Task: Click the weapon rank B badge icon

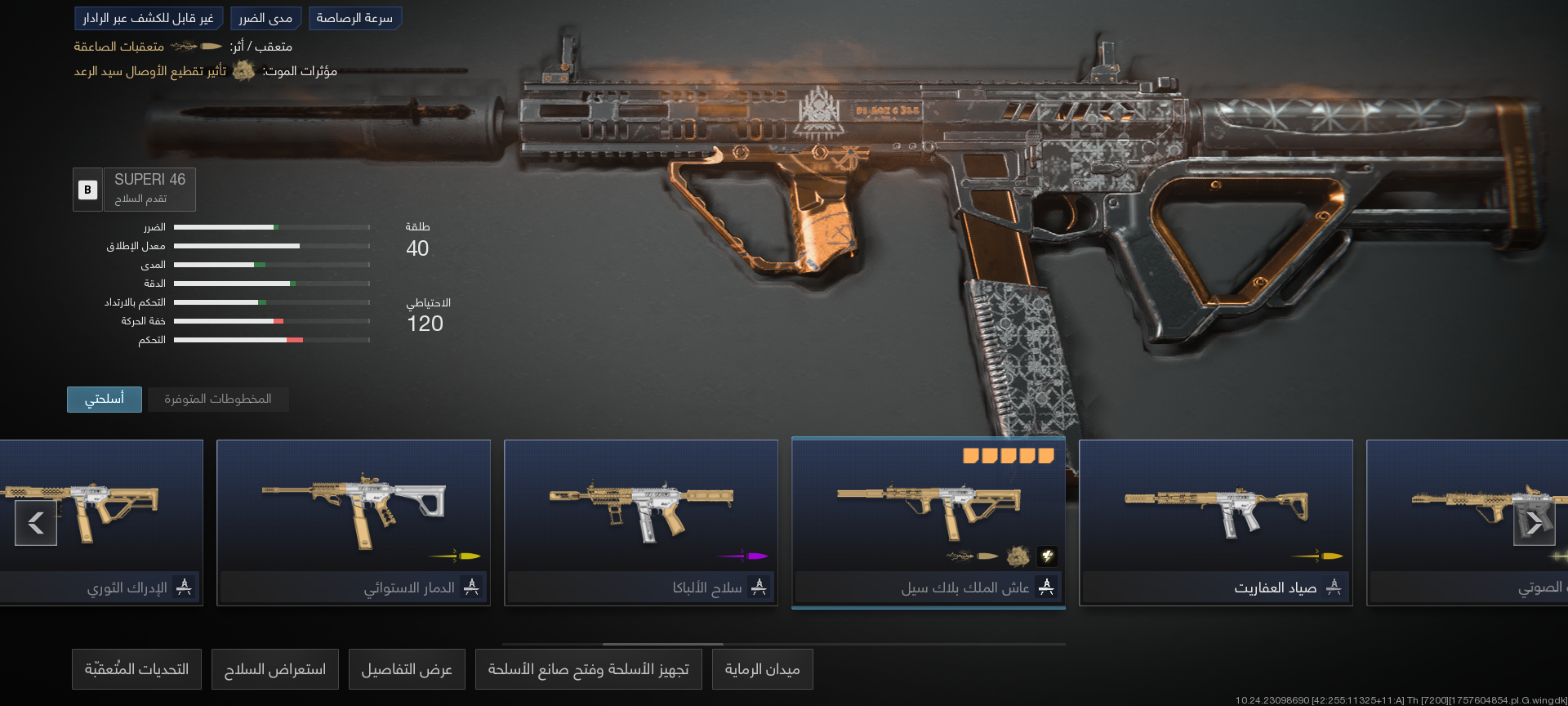Action: (x=87, y=190)
